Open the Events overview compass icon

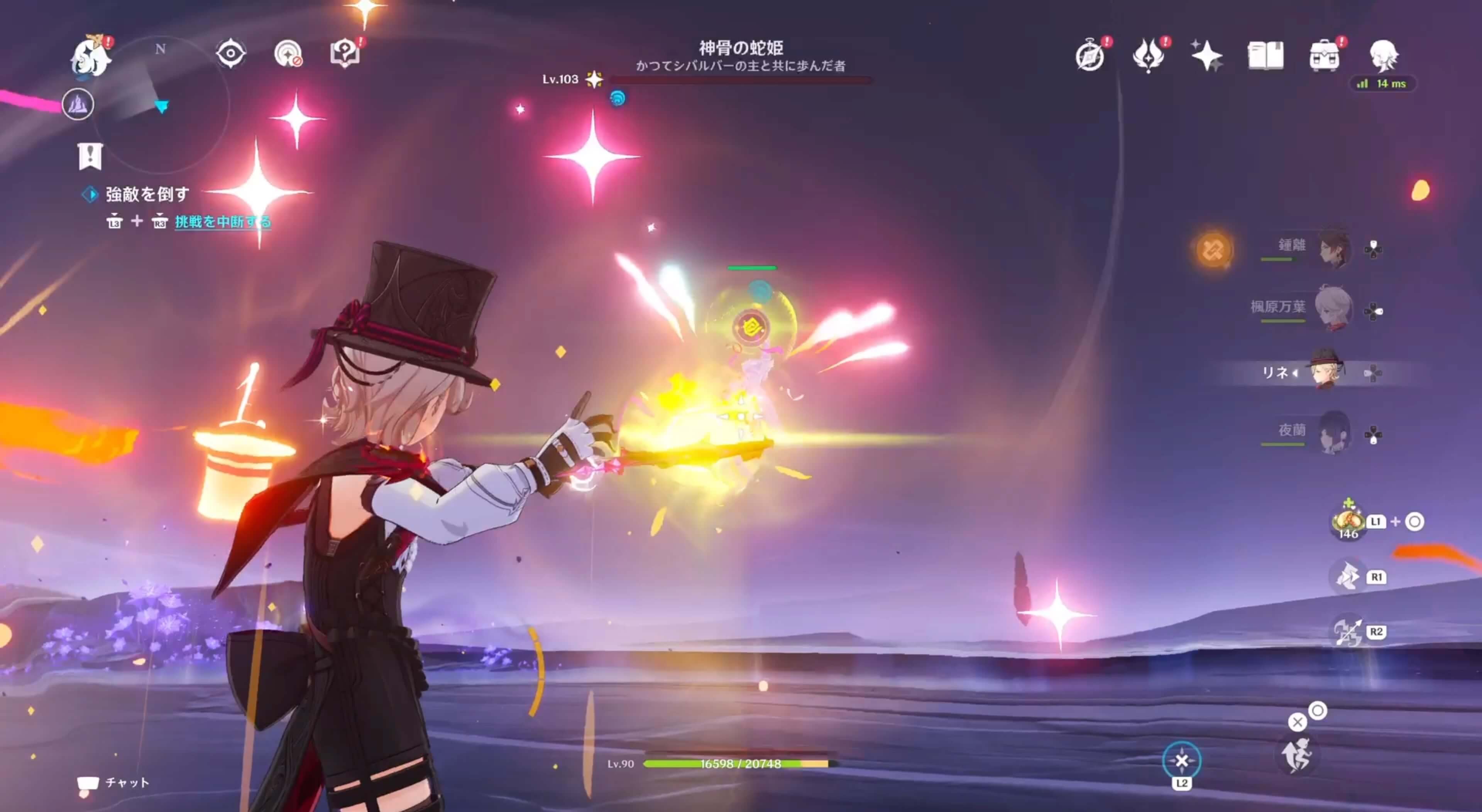[x=1089, y=55]
